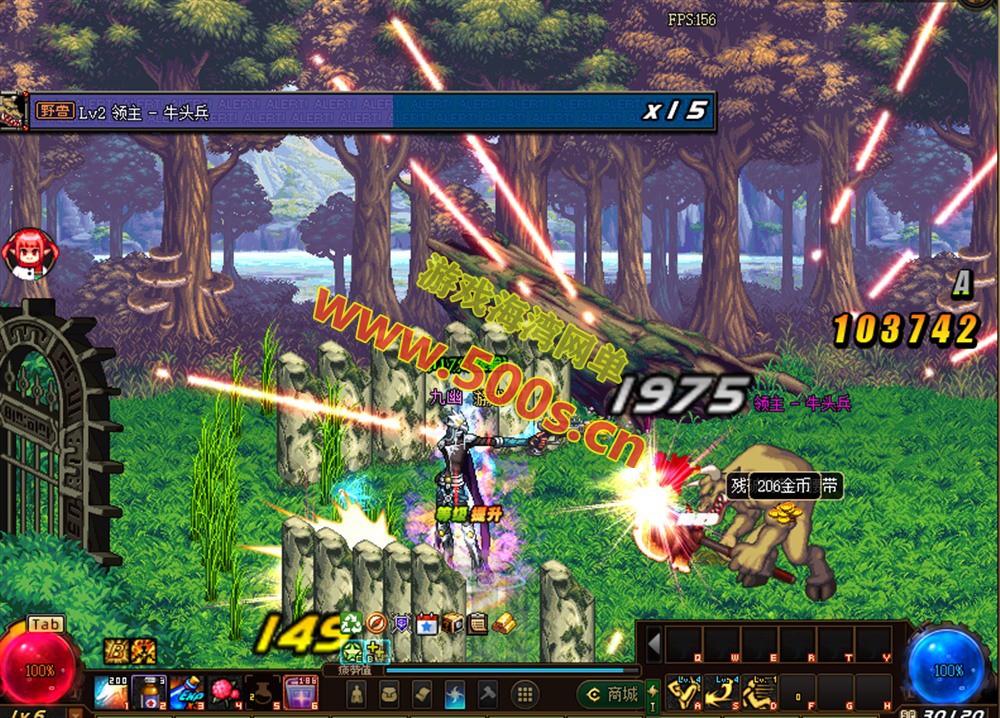1000x718 pixels.
Task: Open the character info icon
Action: (x=355, y=694)
